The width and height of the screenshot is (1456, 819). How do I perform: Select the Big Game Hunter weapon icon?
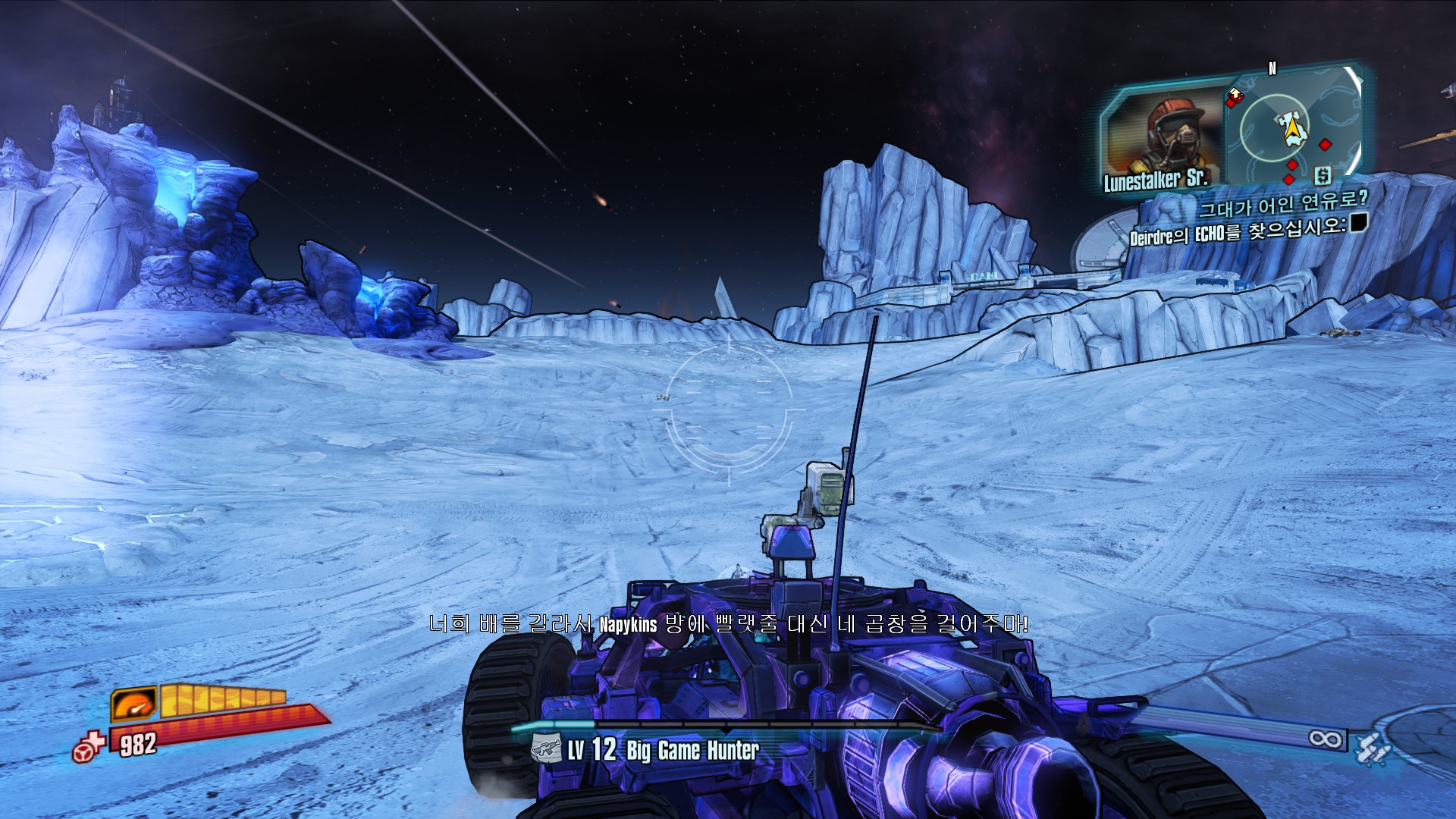546,750
